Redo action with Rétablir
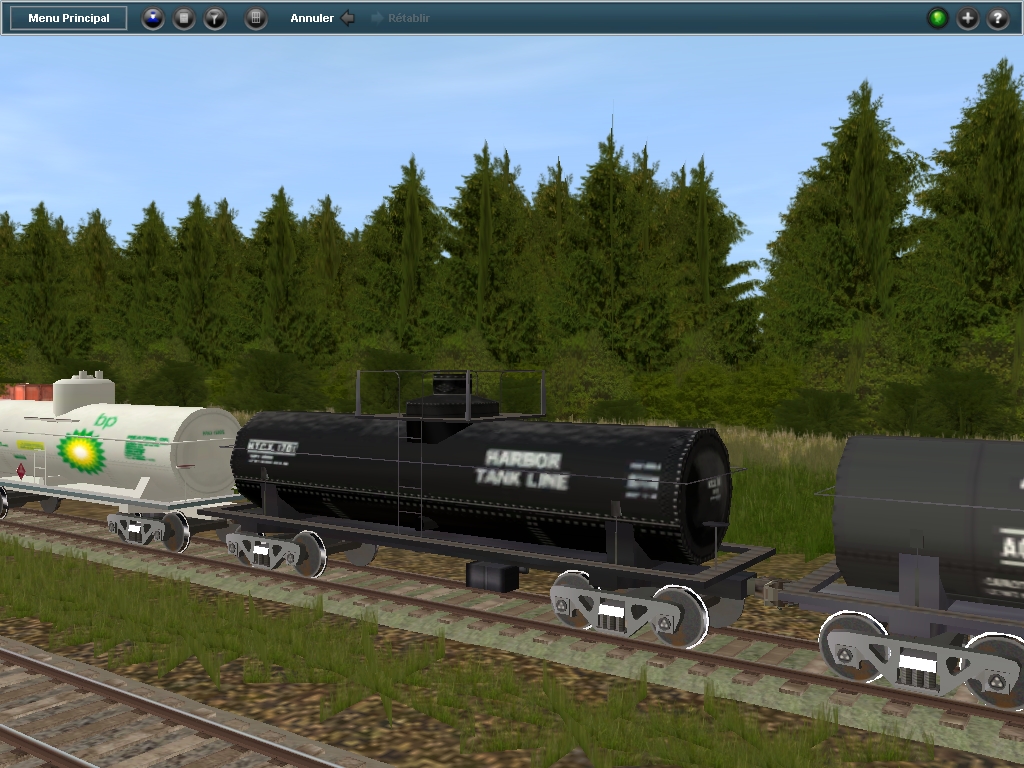This screenshot has height=768, width=1024. click(x=400, y=18)
